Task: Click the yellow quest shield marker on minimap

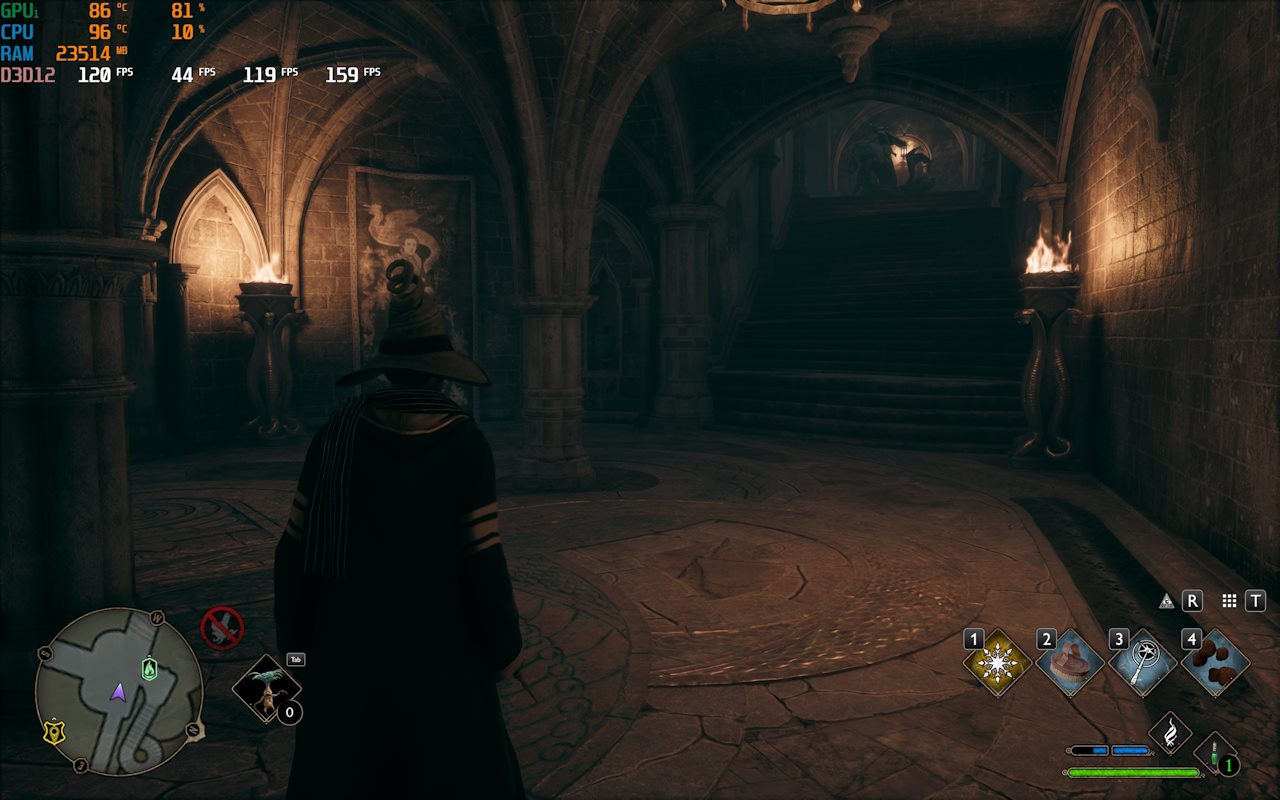Action: pos(54,732)
